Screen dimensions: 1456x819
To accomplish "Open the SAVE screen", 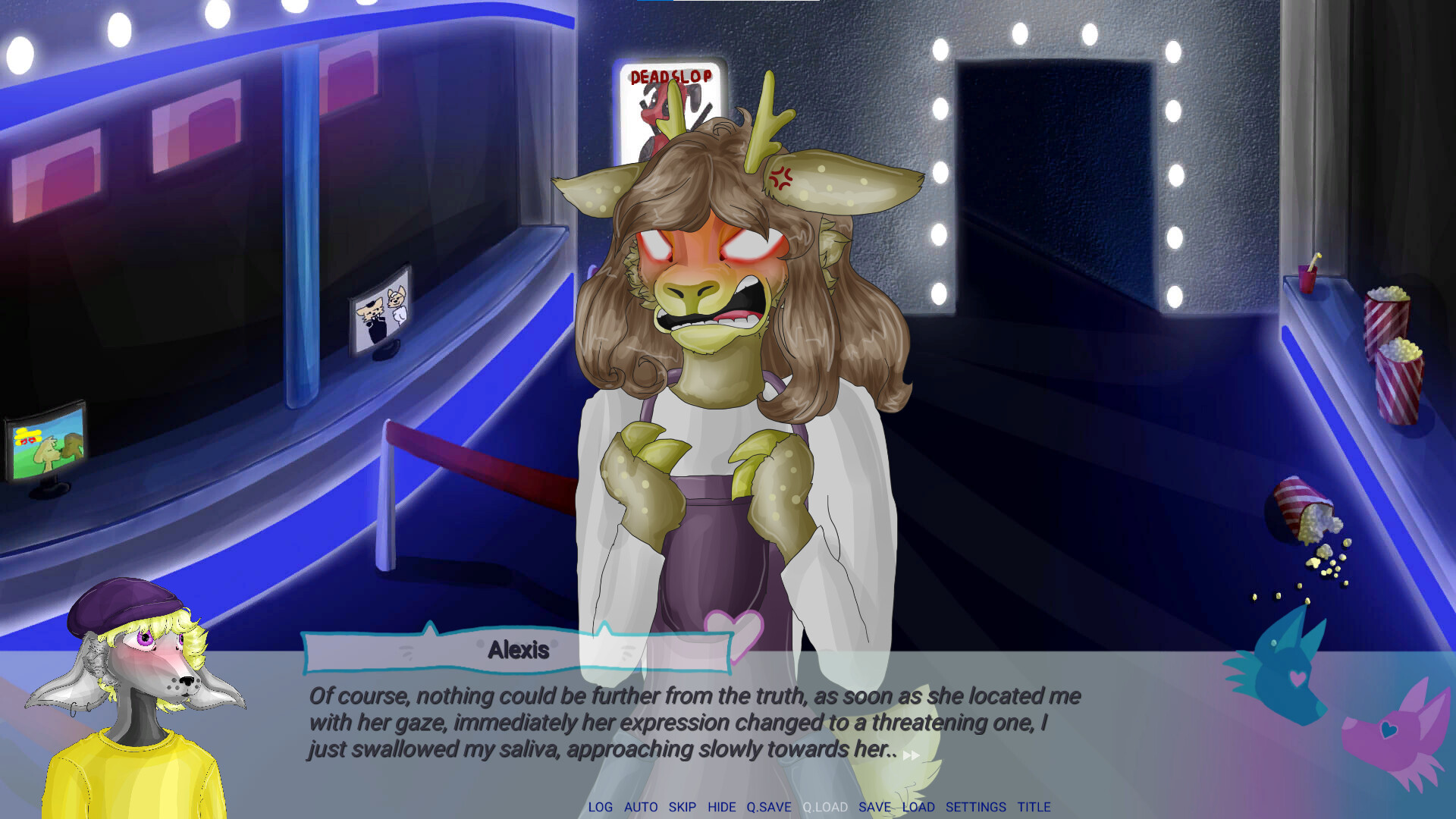I will coord(874,807).
